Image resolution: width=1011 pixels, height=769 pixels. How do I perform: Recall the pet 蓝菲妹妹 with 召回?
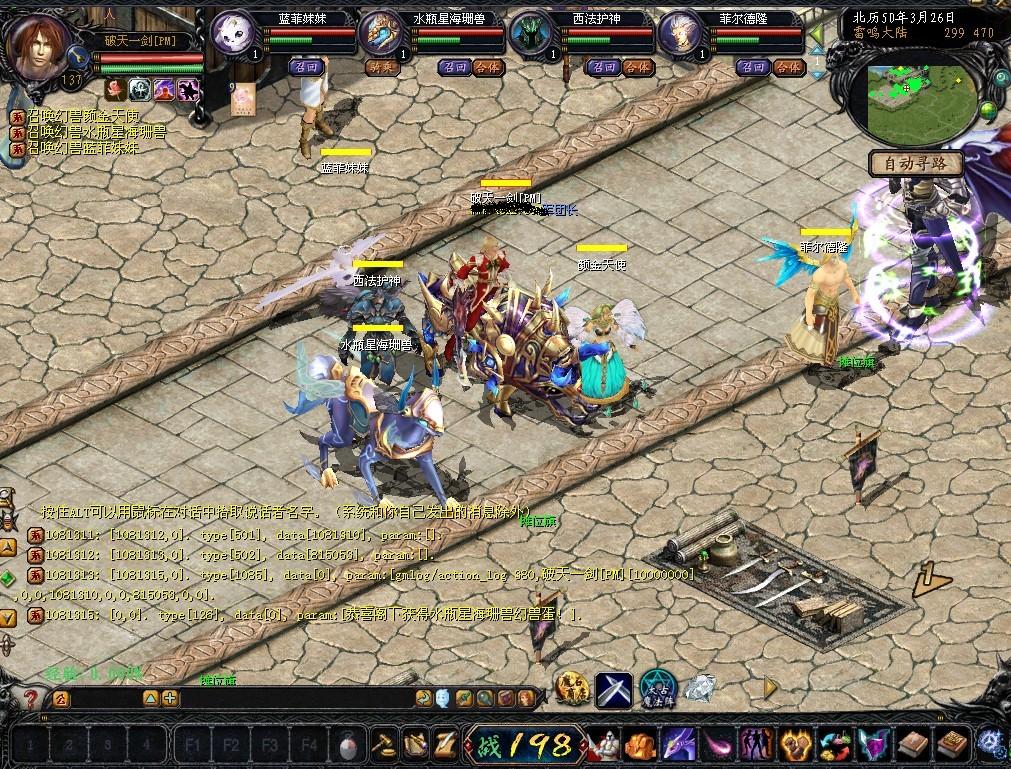click(305, 67)
